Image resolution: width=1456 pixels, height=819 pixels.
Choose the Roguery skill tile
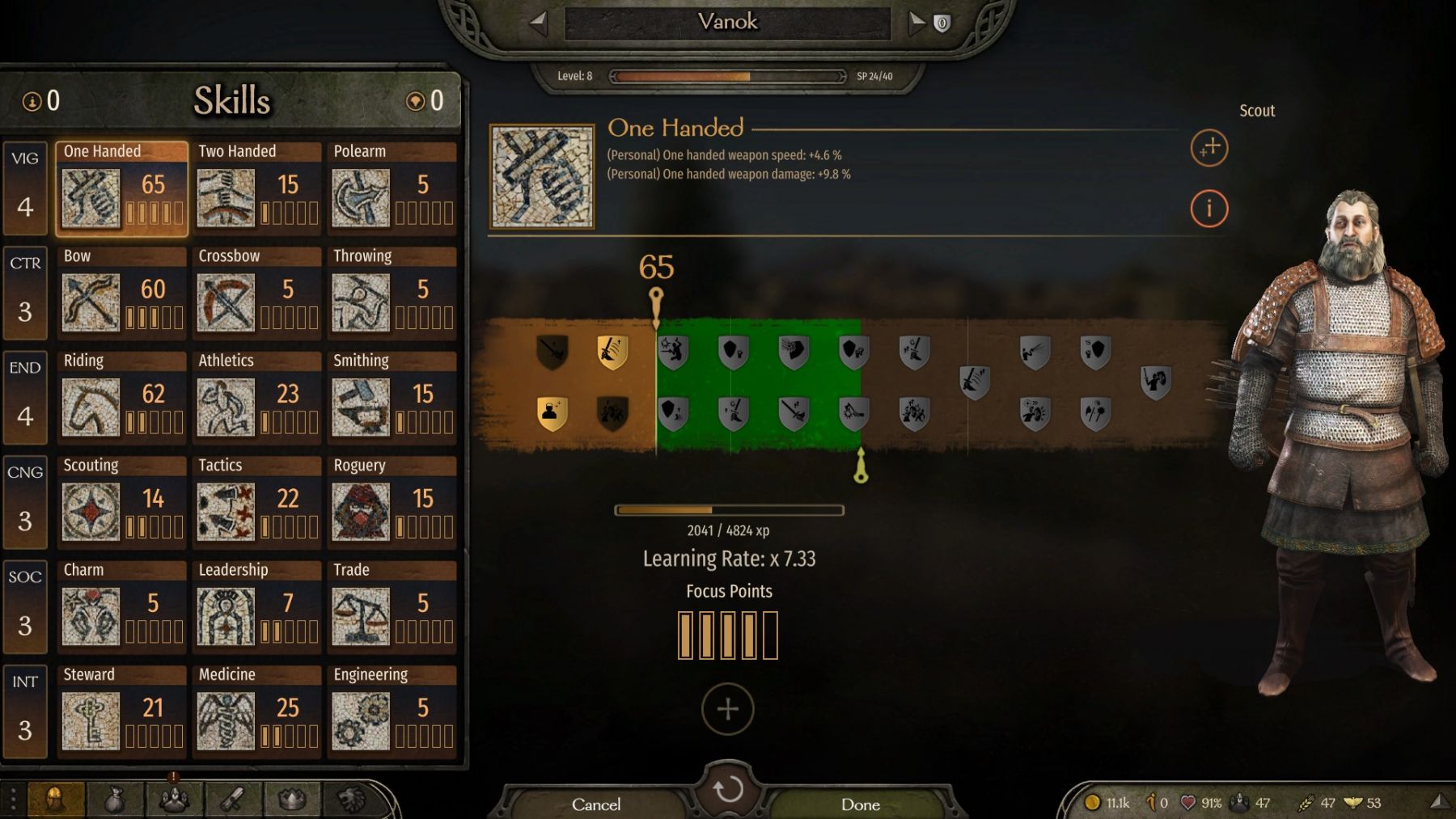tap(392, 503)
